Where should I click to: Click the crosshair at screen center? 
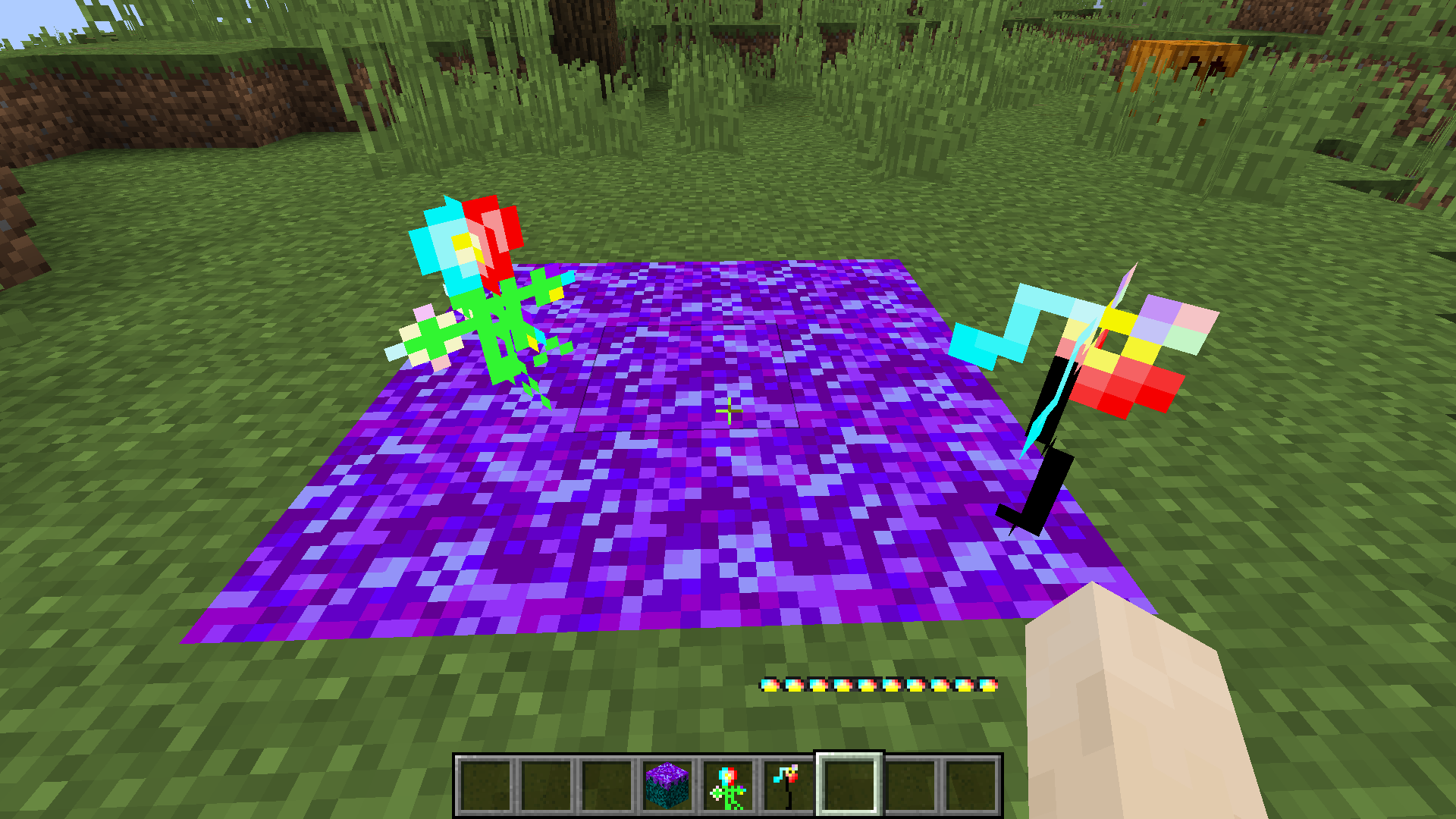point(728,409)
